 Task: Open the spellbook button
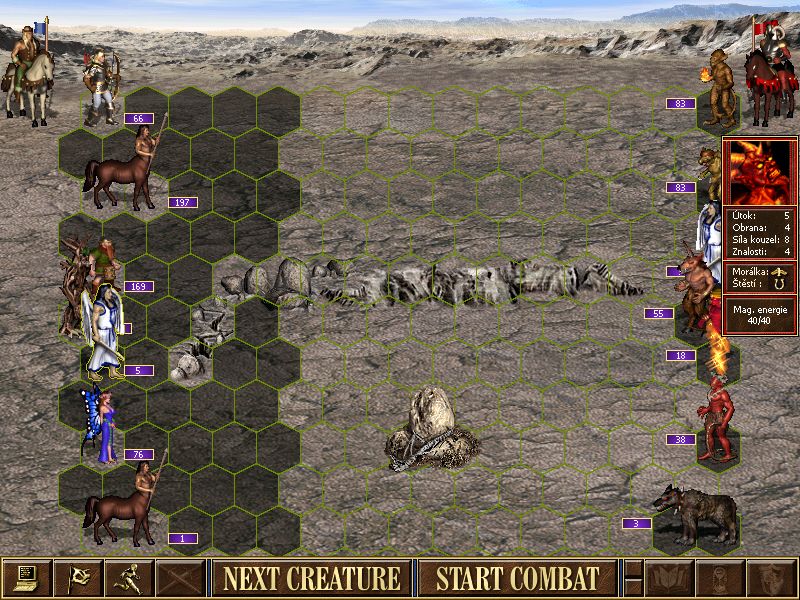click(x=667, y=578)
